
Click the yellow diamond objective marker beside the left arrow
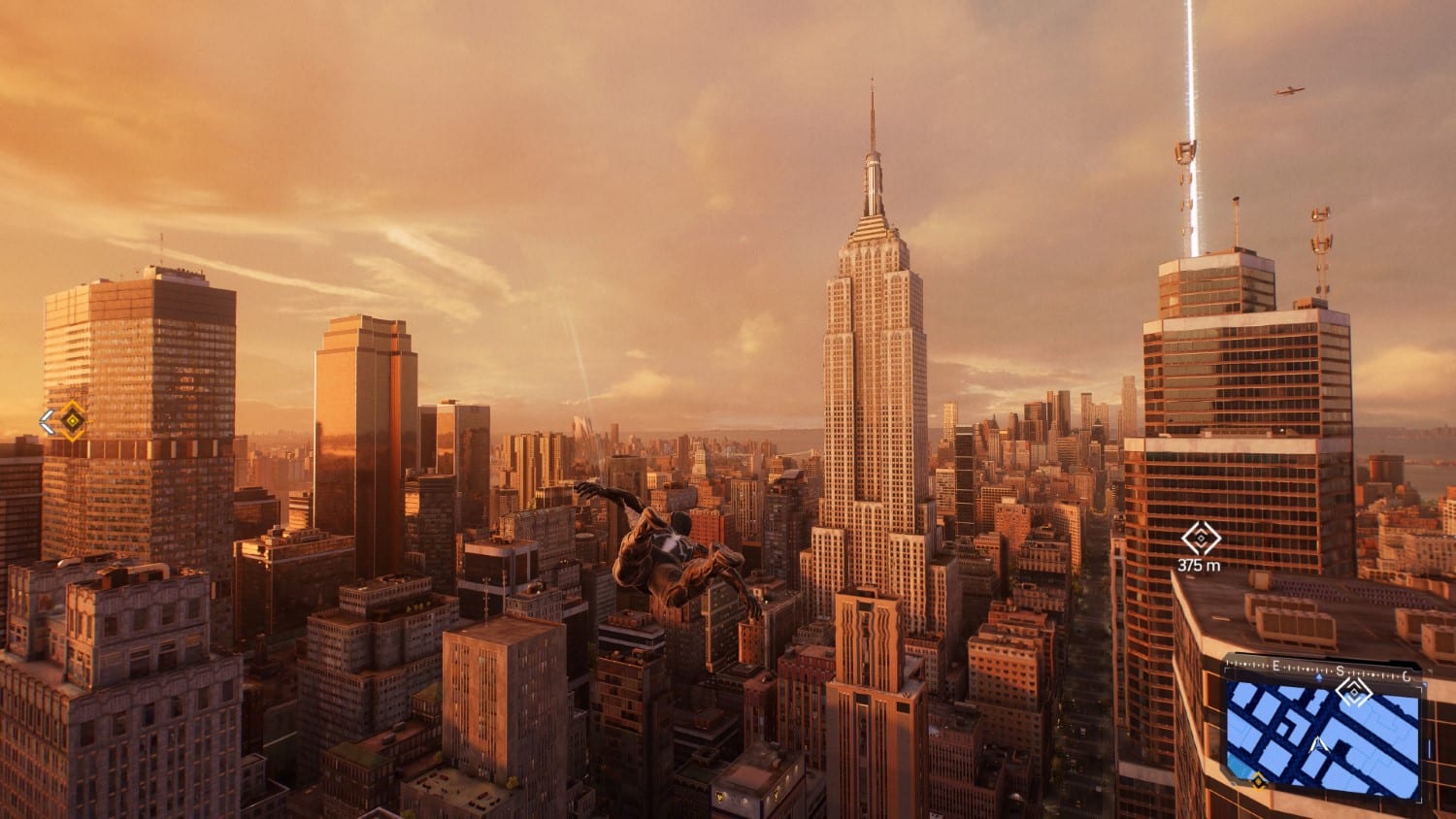(x=73, y=420)
